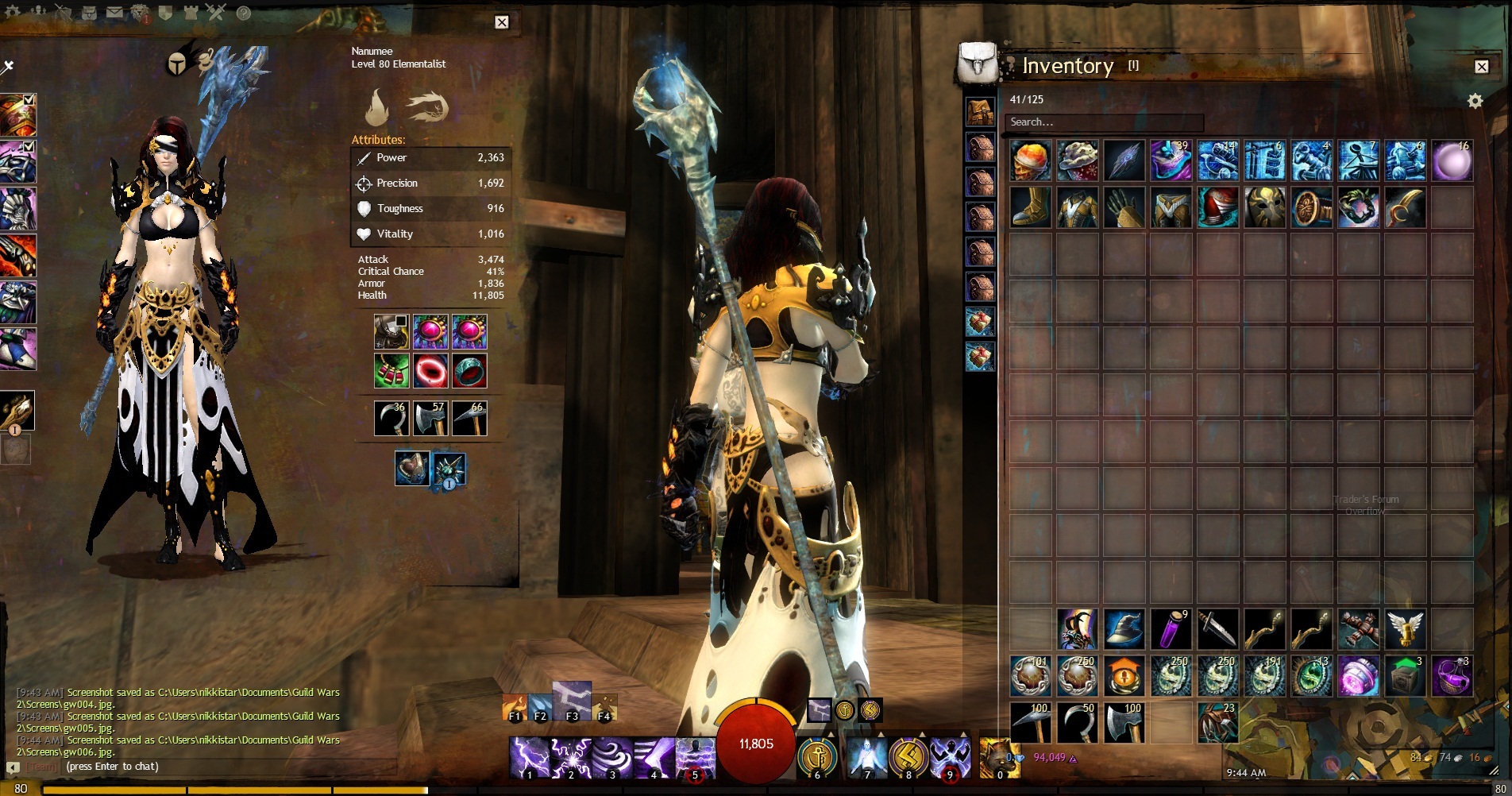The width and height of the screenshot is (1512, 796).
Task: Select the red Santa hat item
Action: (x=1218, y=208)
